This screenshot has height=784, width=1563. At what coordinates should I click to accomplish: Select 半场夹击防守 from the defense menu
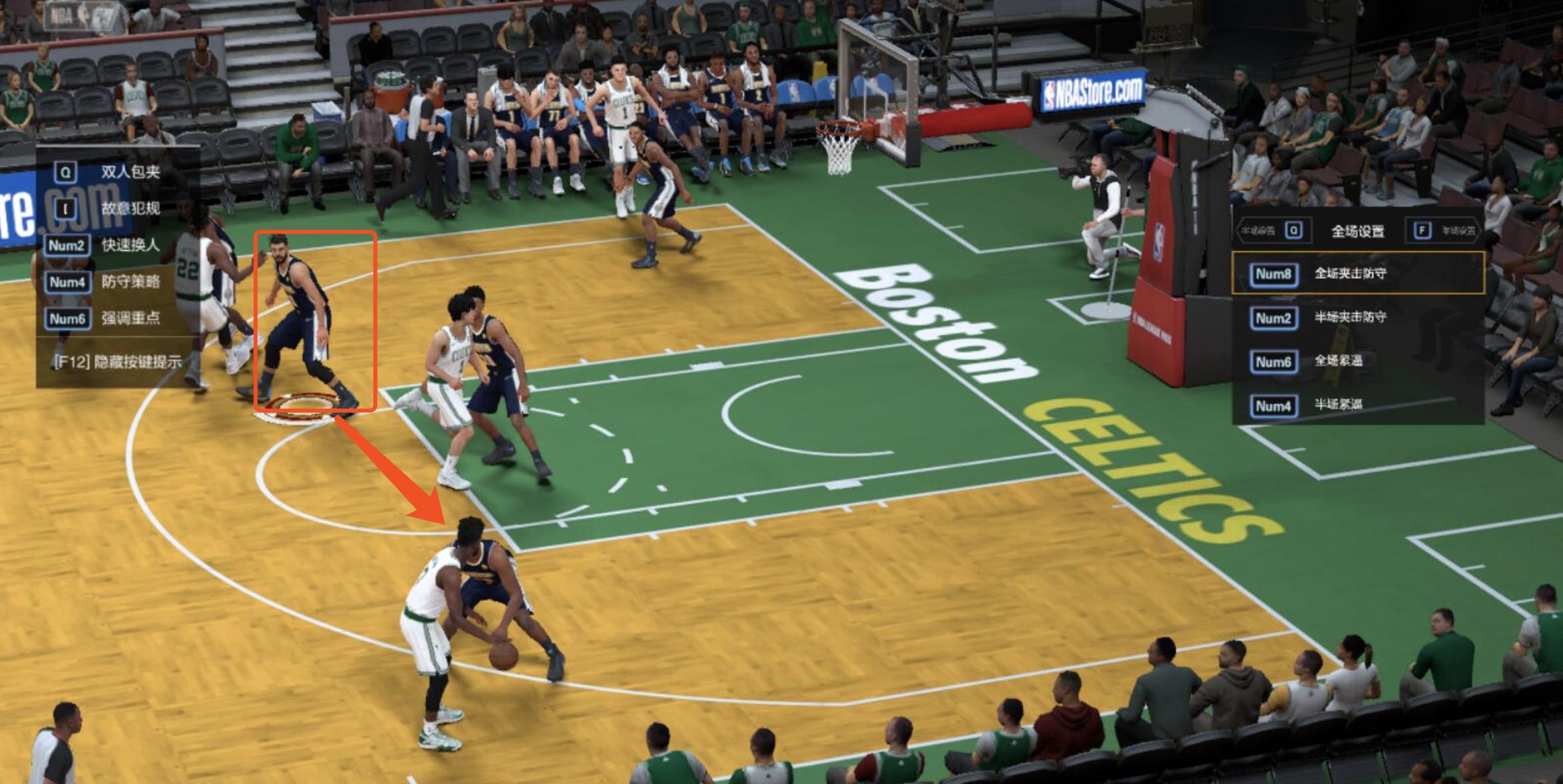1351,317
